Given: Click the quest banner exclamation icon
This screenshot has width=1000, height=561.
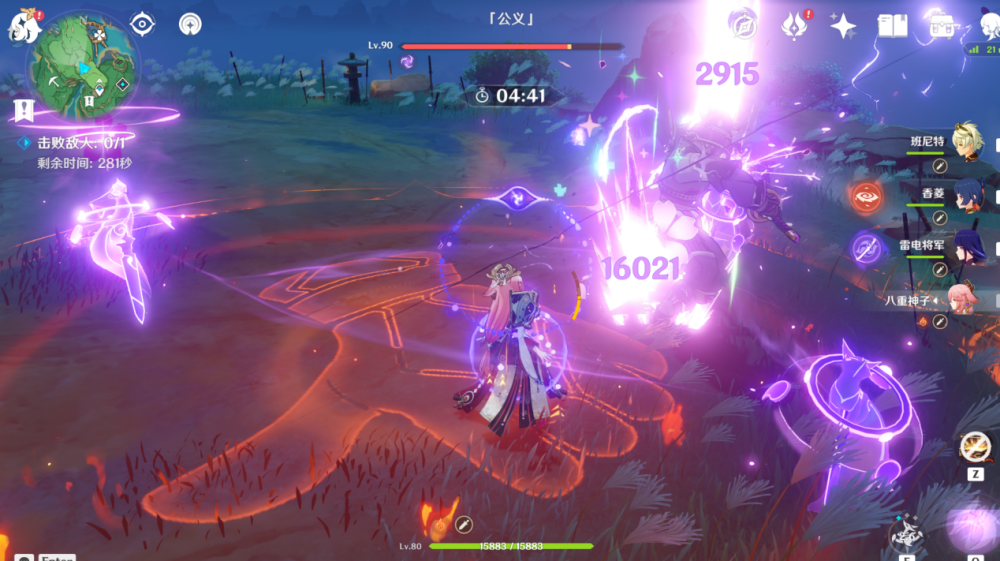Looking at the screenshot, I should pos(23,109).
